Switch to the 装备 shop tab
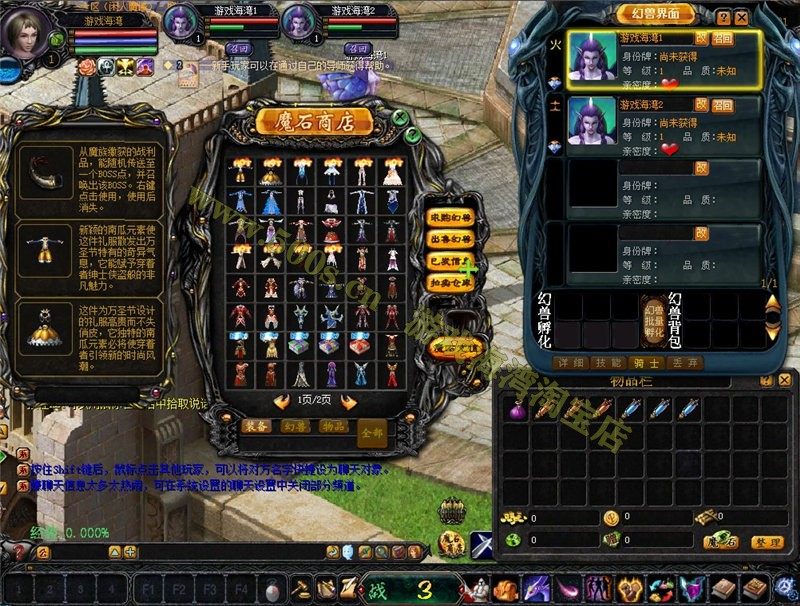Screen dimensions: 800x606 tap(256, 426)
